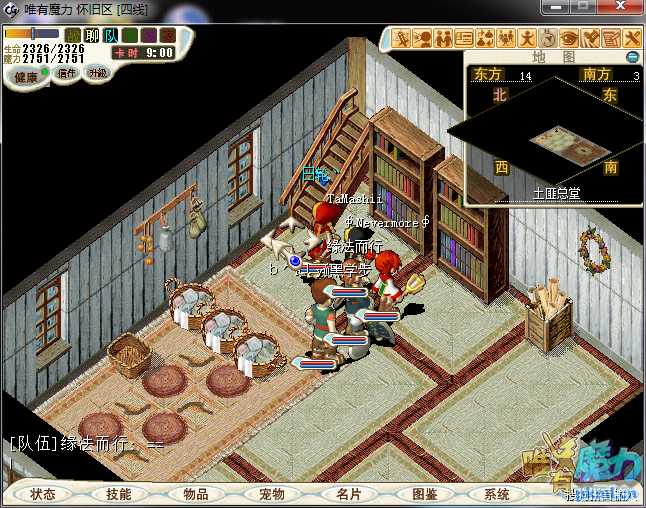Open the 名片 name card menu

[x=348, y=494]
